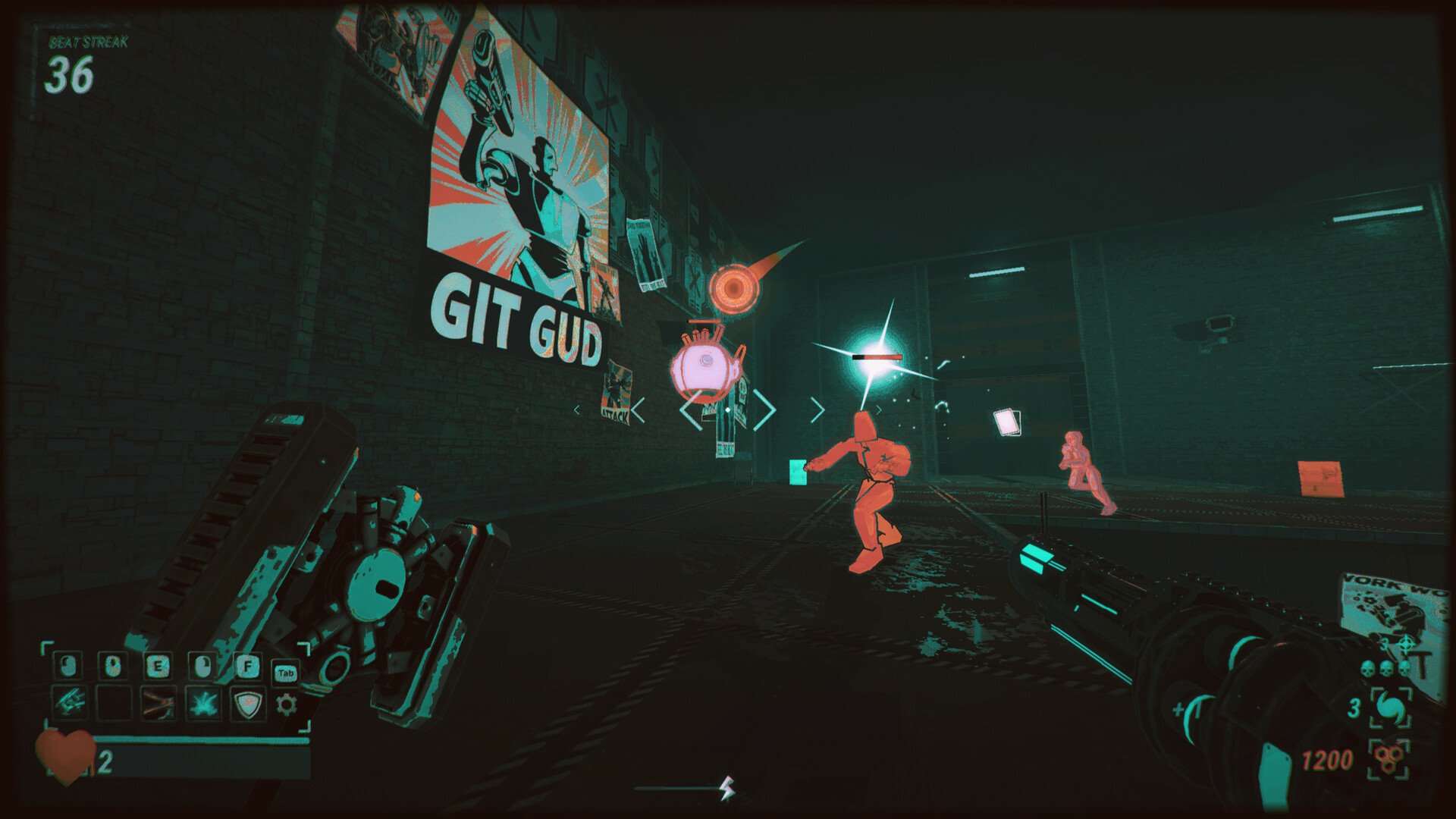The width and height of the screenshot is (1456, 819).
Task: Toggle the shield defense ability
Action: pyautogui.click(x=248, y=704)
